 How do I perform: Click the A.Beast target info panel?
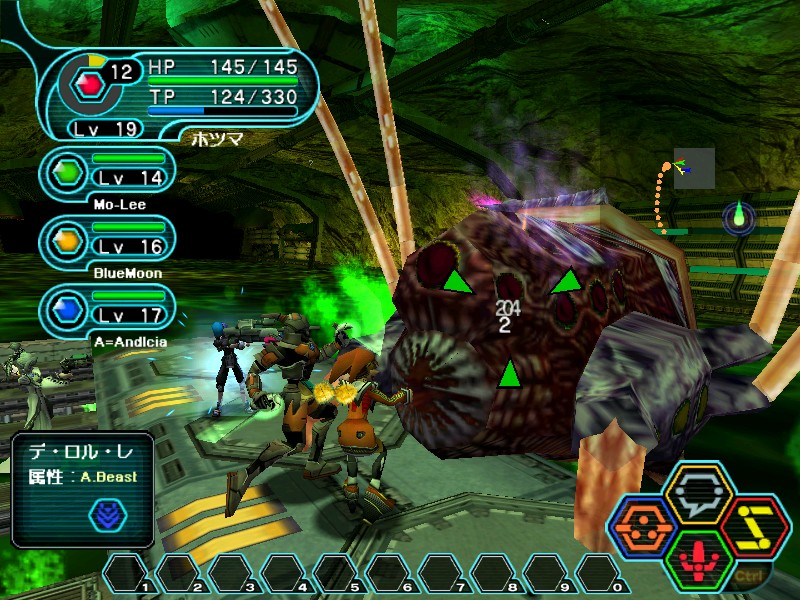pos(83,489)
